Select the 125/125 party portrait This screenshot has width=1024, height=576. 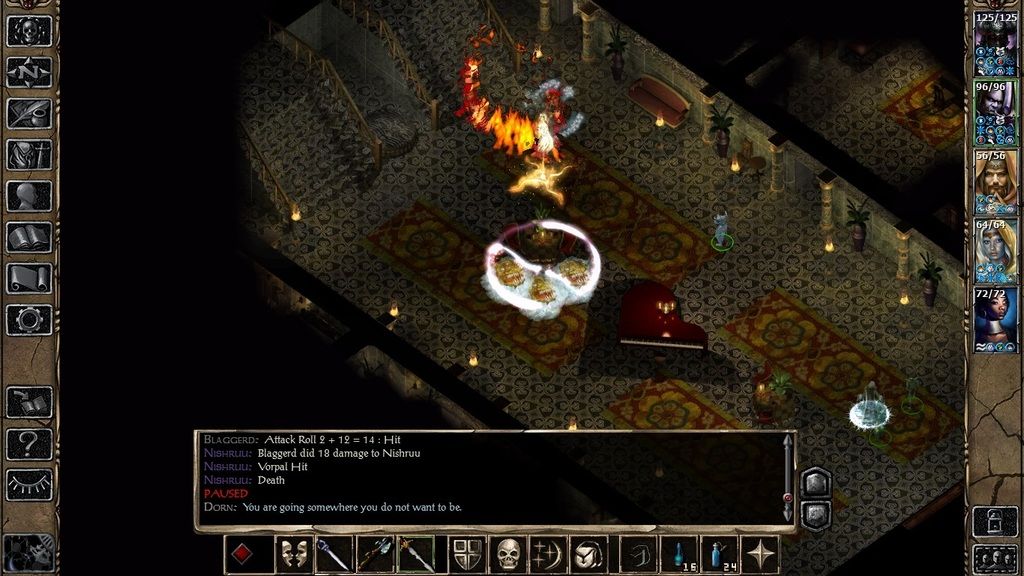(x=995, y=43)
